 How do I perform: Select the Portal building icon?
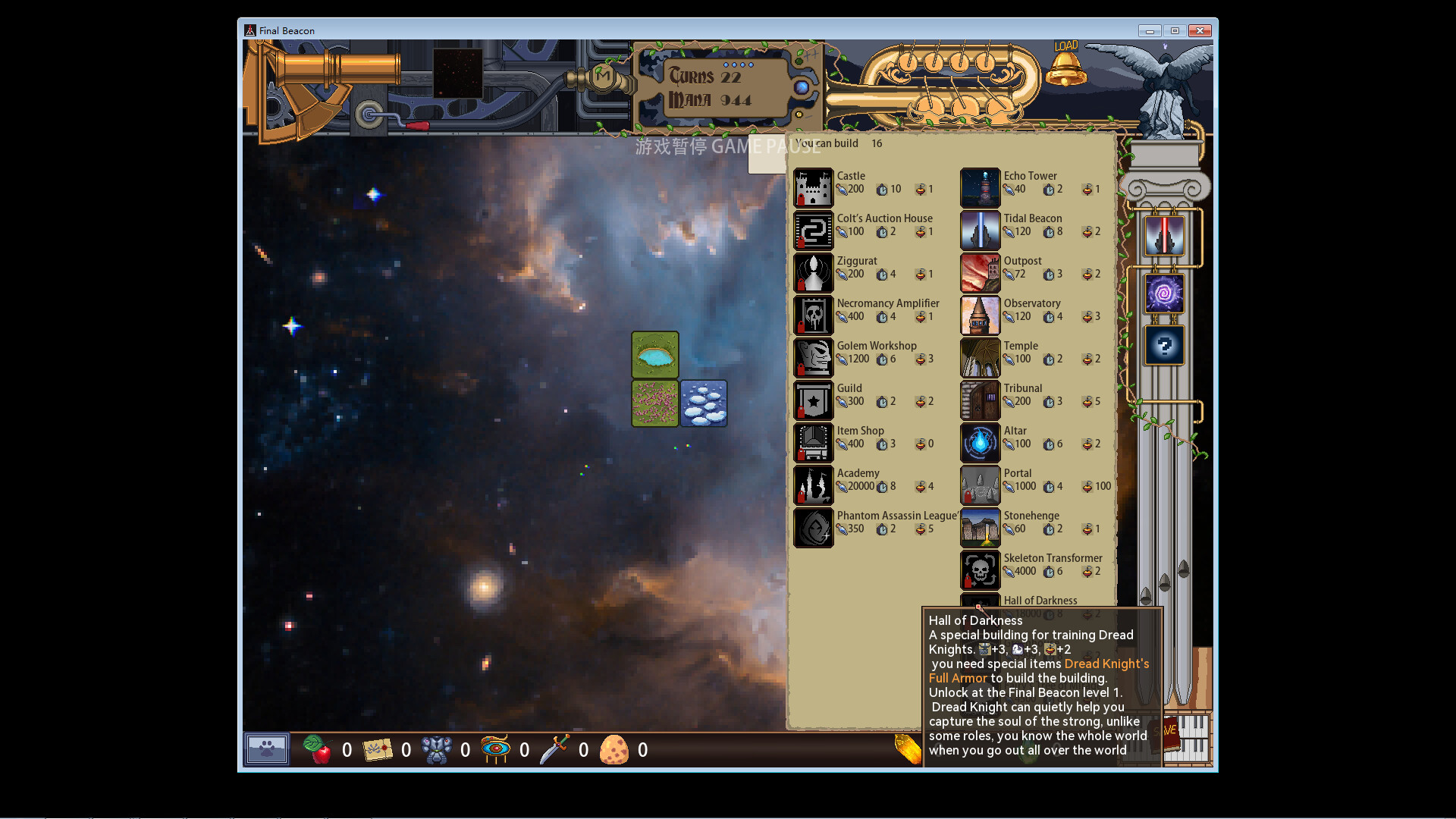coord(980,485)
